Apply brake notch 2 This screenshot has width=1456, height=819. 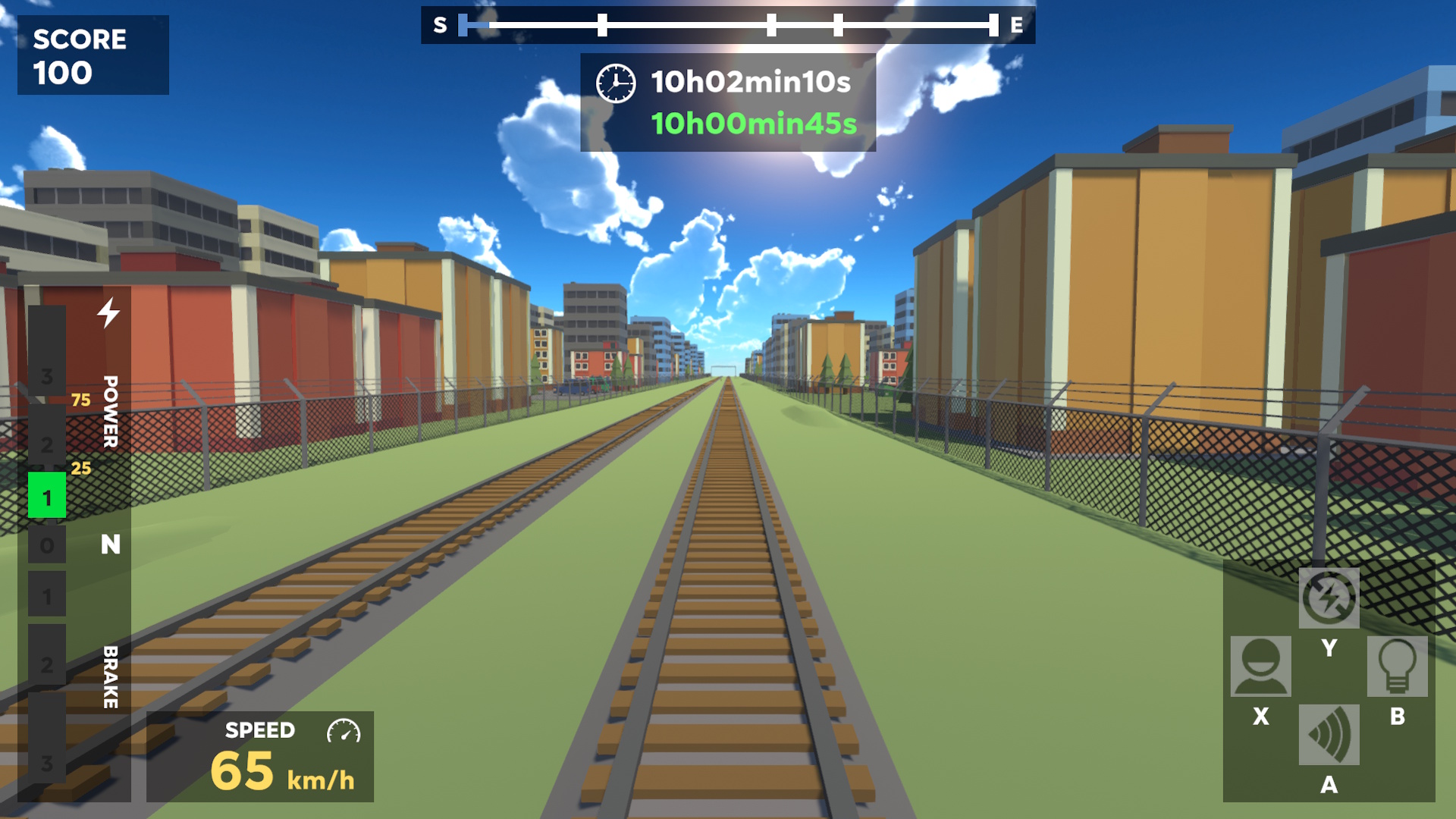point(47,664)
